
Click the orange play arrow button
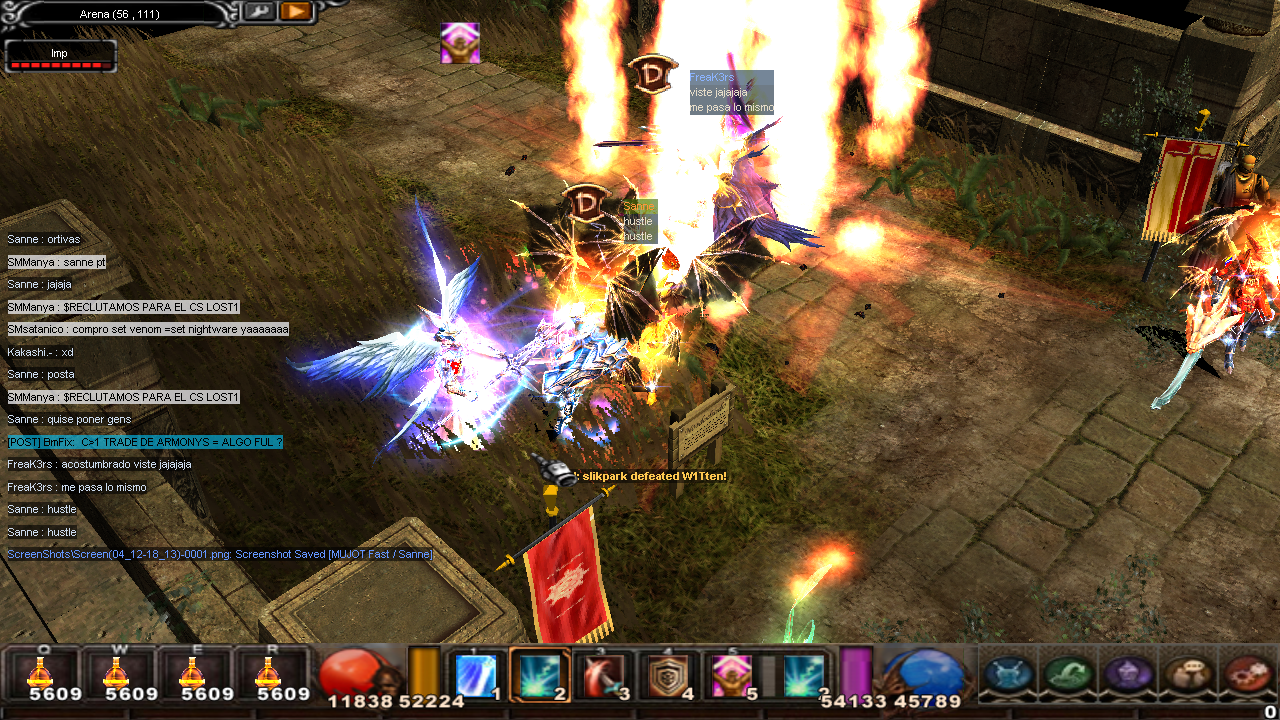coord(295,12)
